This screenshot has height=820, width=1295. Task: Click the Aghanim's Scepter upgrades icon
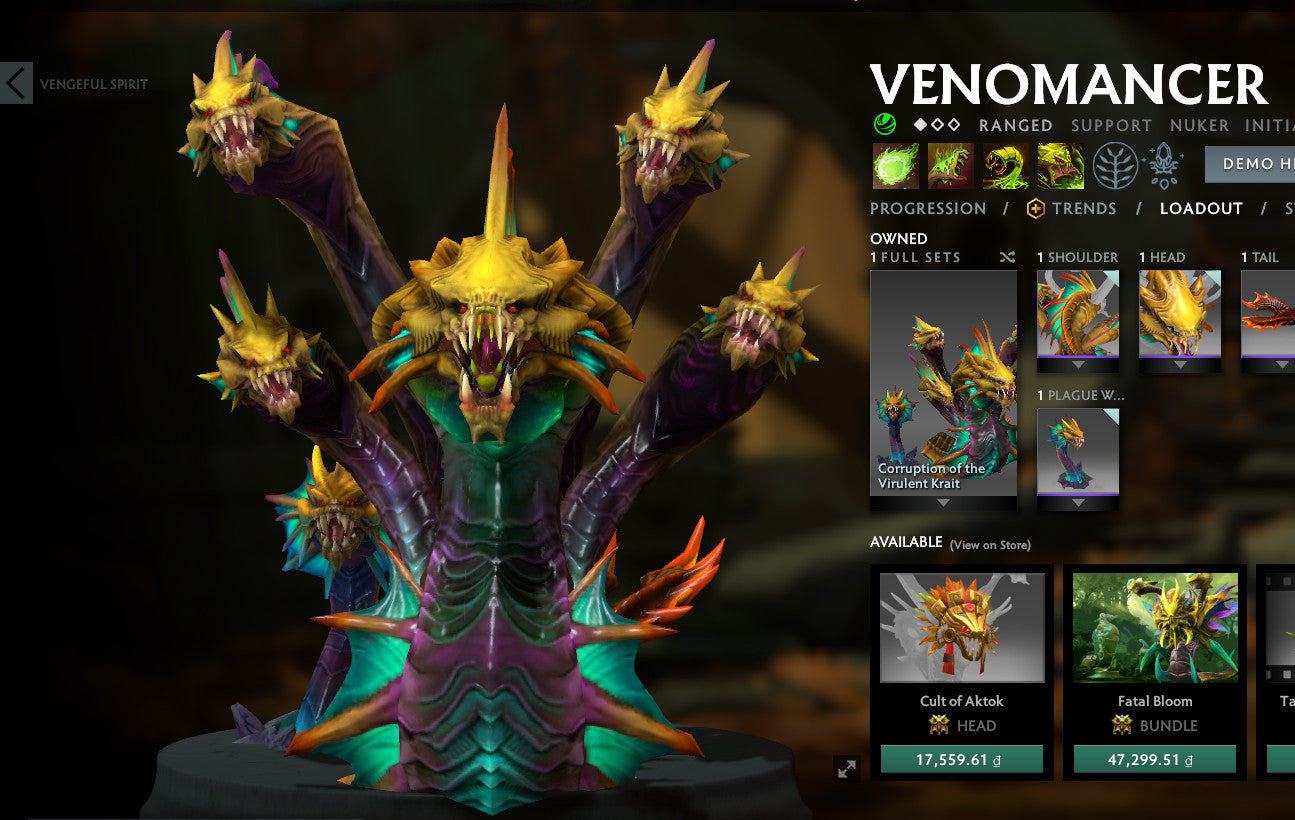(1162, 165)
